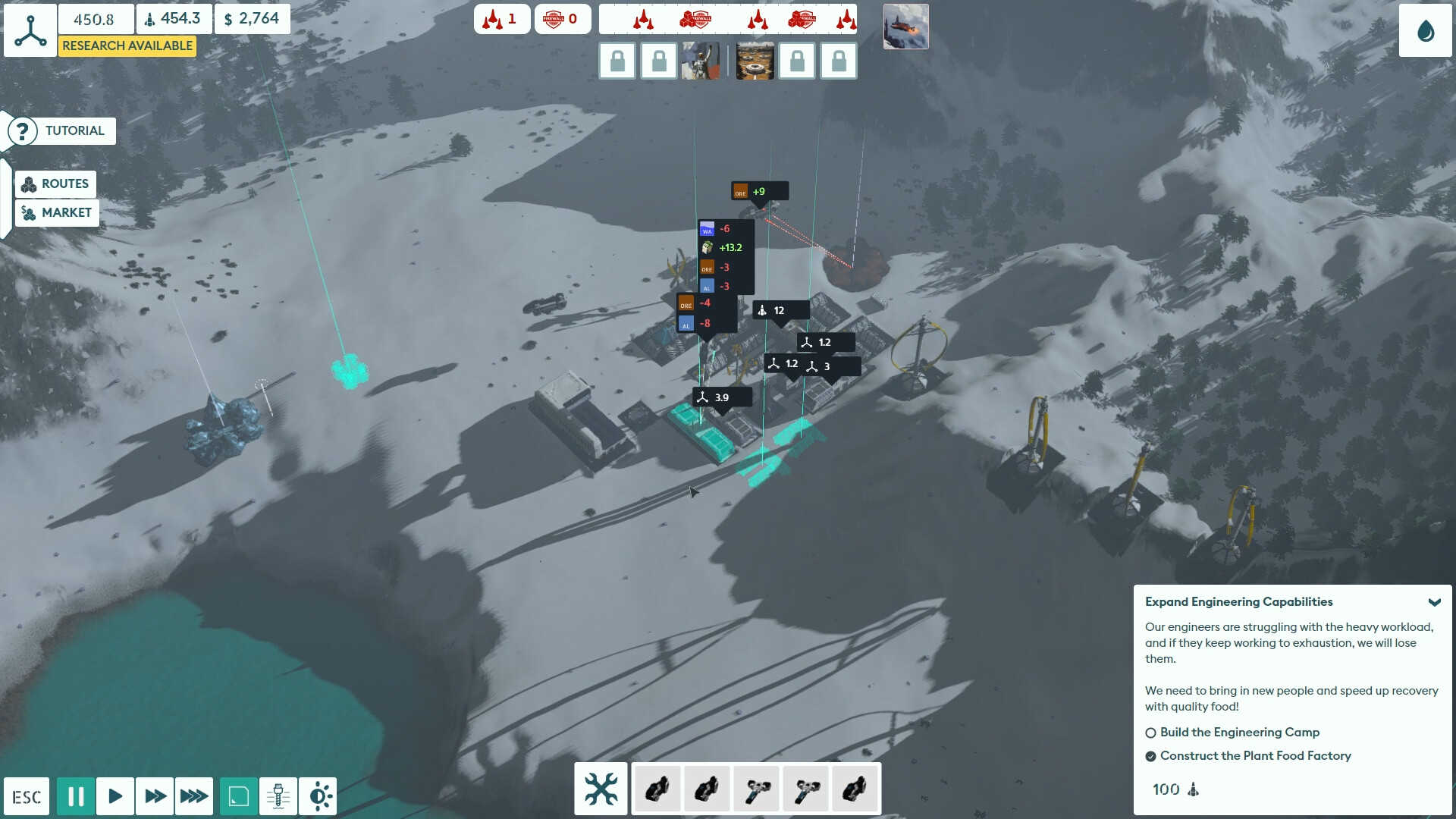Select the Build the Engineering Camp objective circle
Viewport: 1456px width, 819px height.
(1151, 733)
